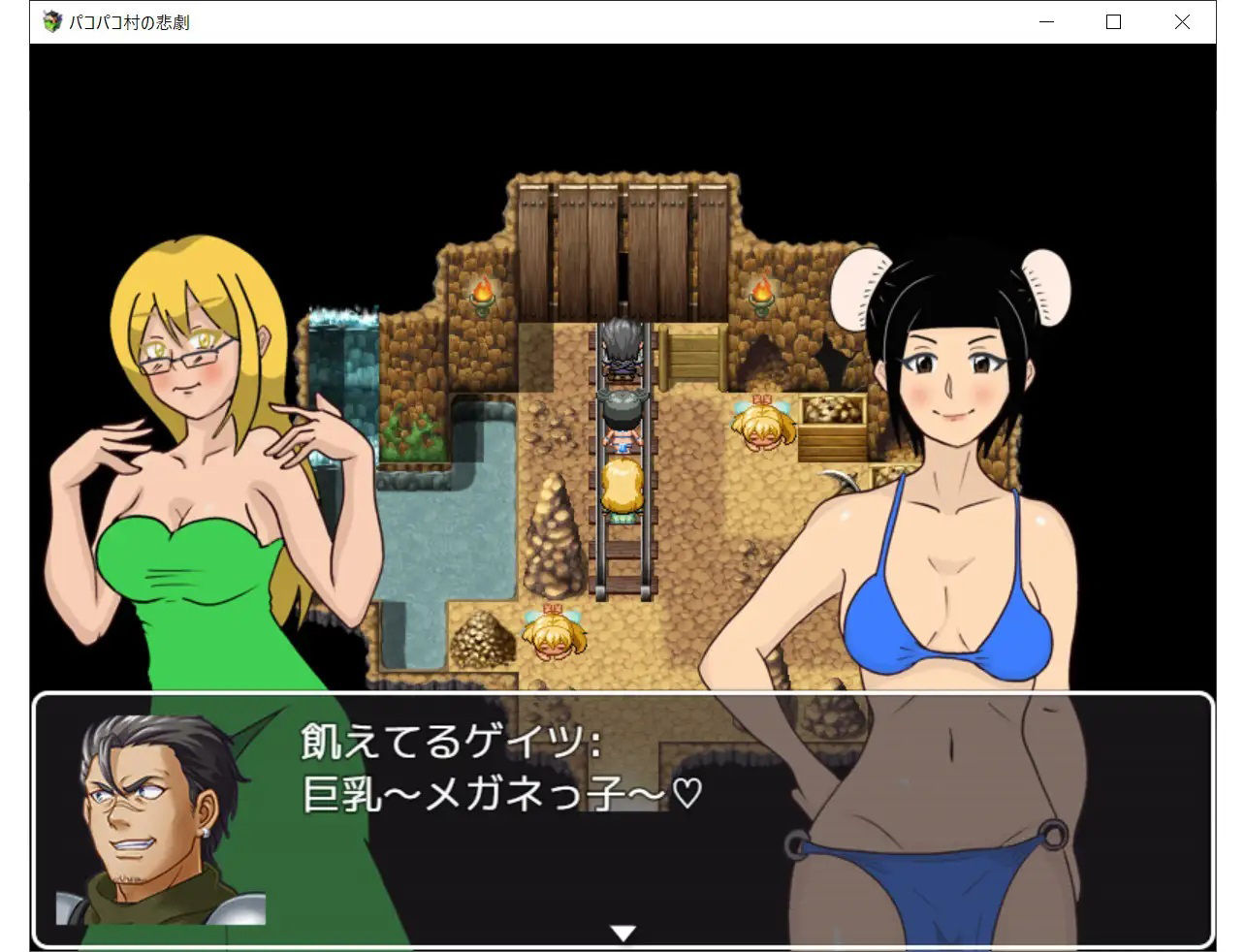1245x952 pixels.
Task: Advance dialogue via the white arrow indicator
Action: pos(622,933)
